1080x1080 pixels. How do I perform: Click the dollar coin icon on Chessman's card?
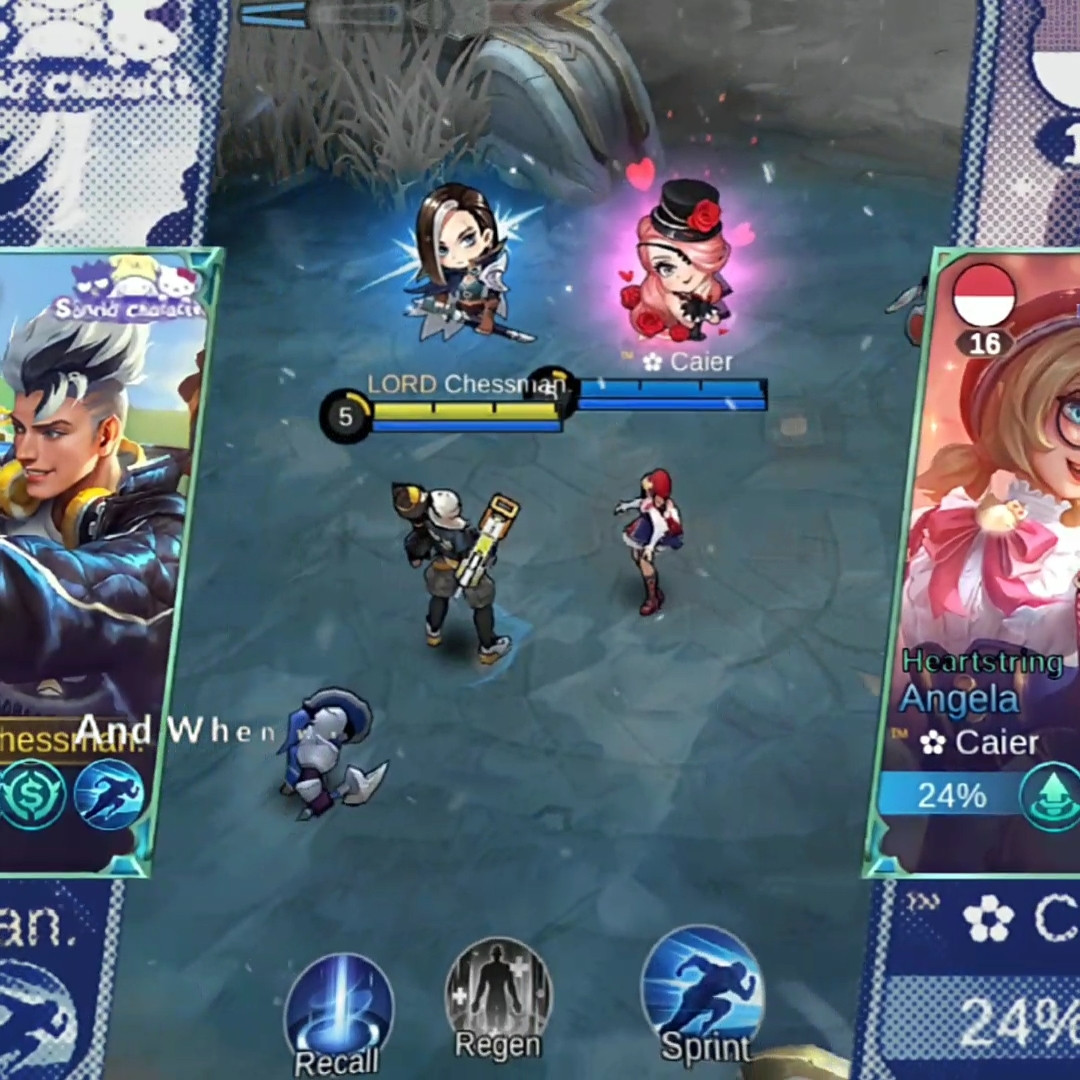tap(34, 794)
